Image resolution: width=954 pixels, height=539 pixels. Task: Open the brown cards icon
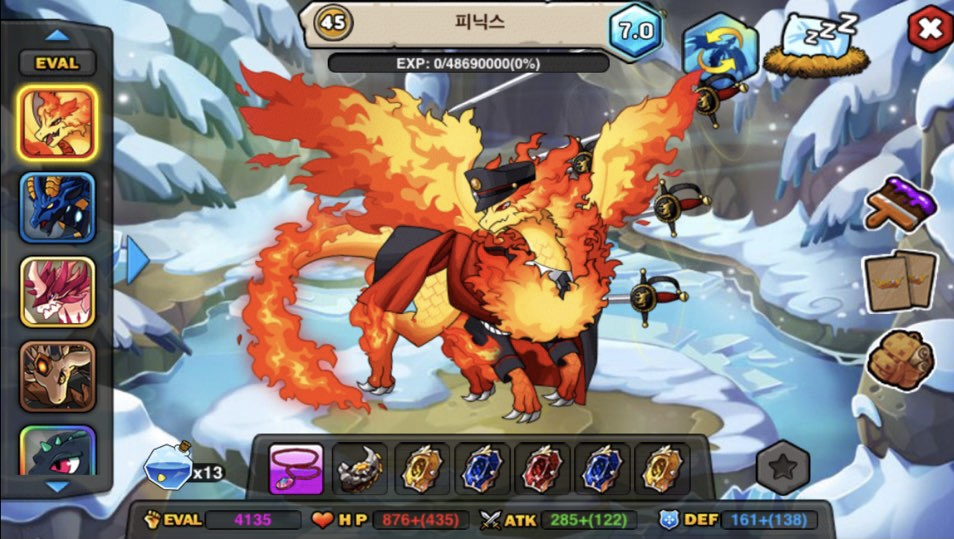coord(900,280)
